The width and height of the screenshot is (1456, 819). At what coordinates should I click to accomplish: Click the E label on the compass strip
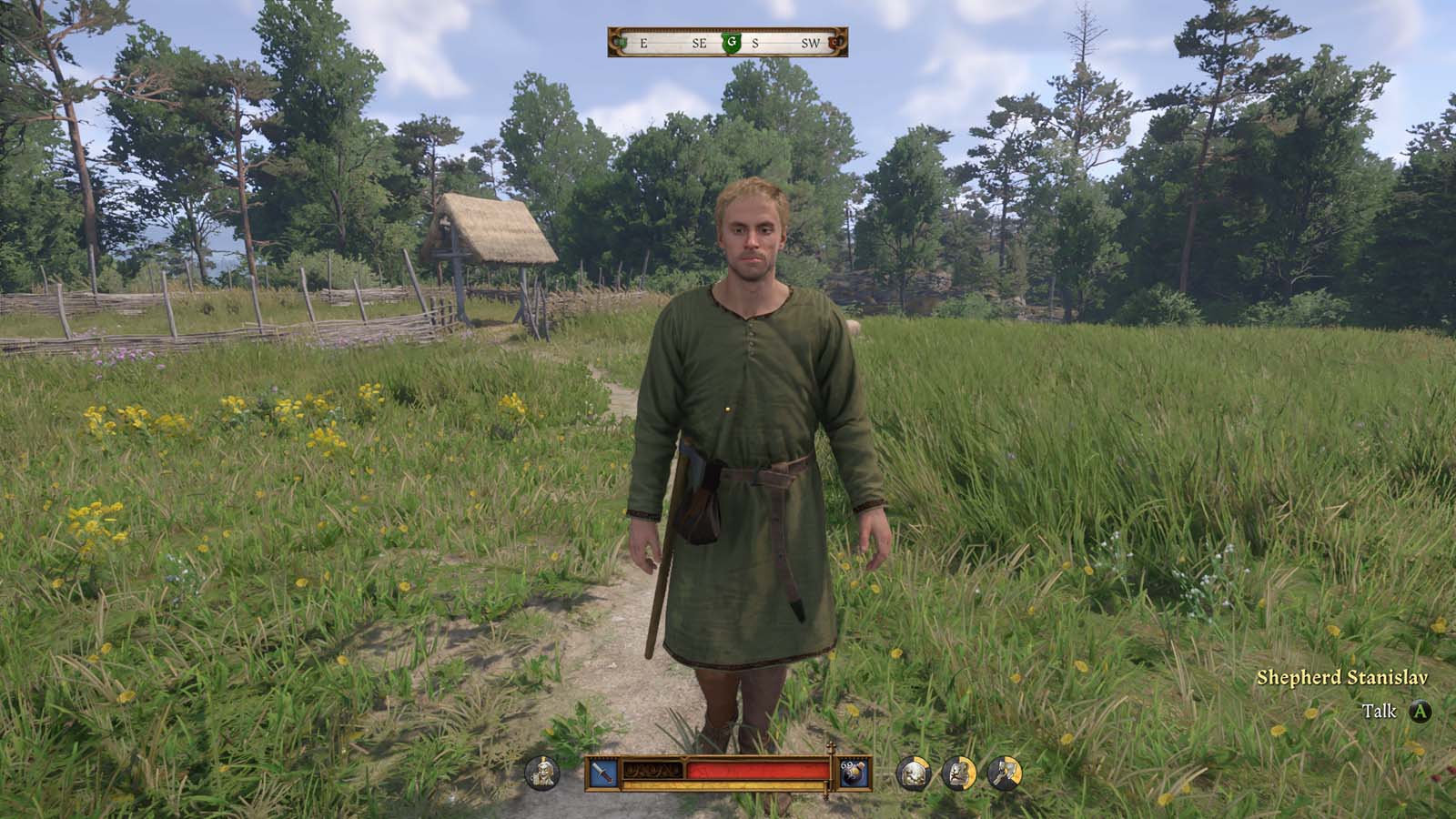pyautogui.click(x=643, y=43)
